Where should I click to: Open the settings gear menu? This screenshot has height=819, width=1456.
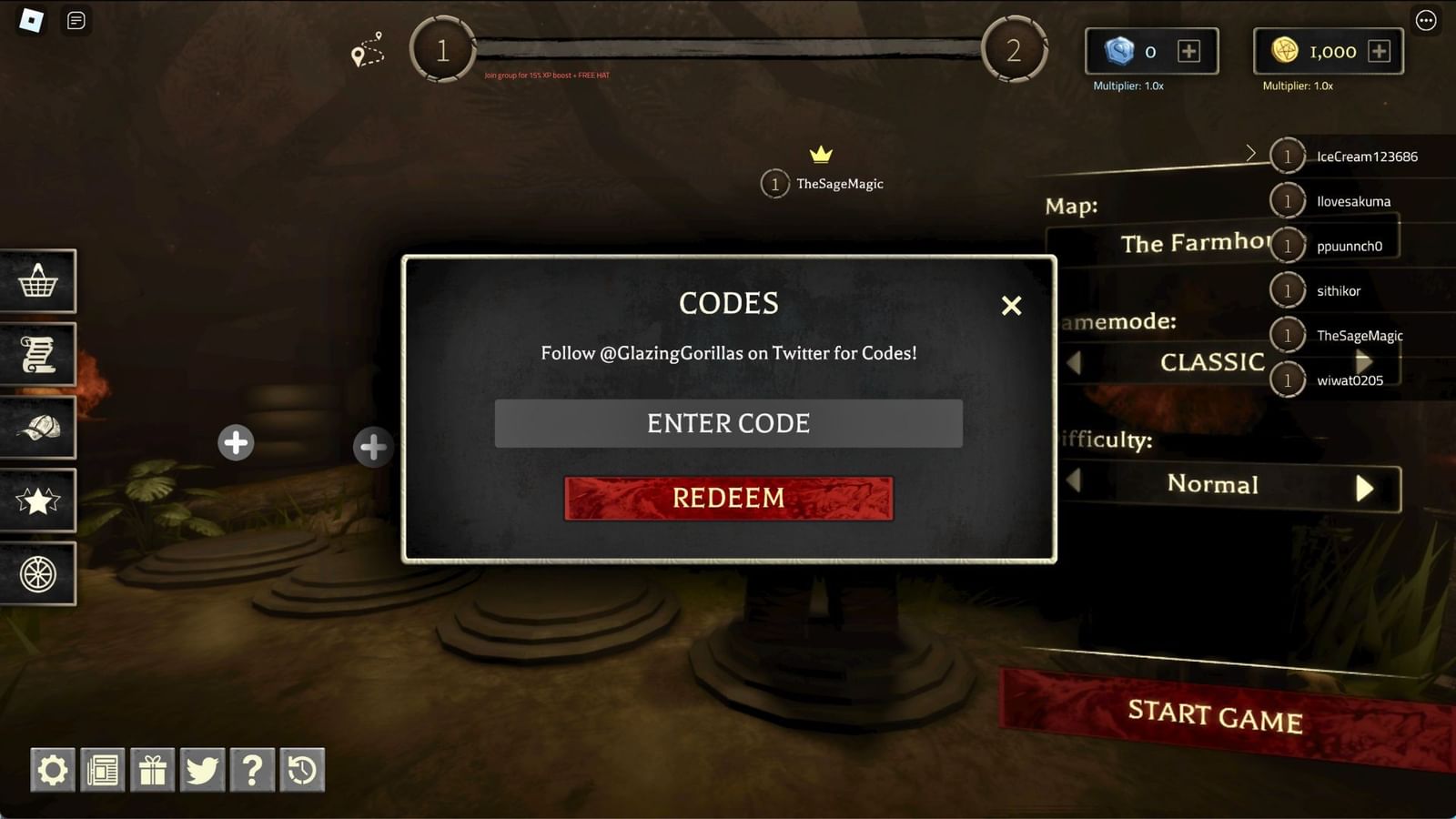click(x=53, y=769)
